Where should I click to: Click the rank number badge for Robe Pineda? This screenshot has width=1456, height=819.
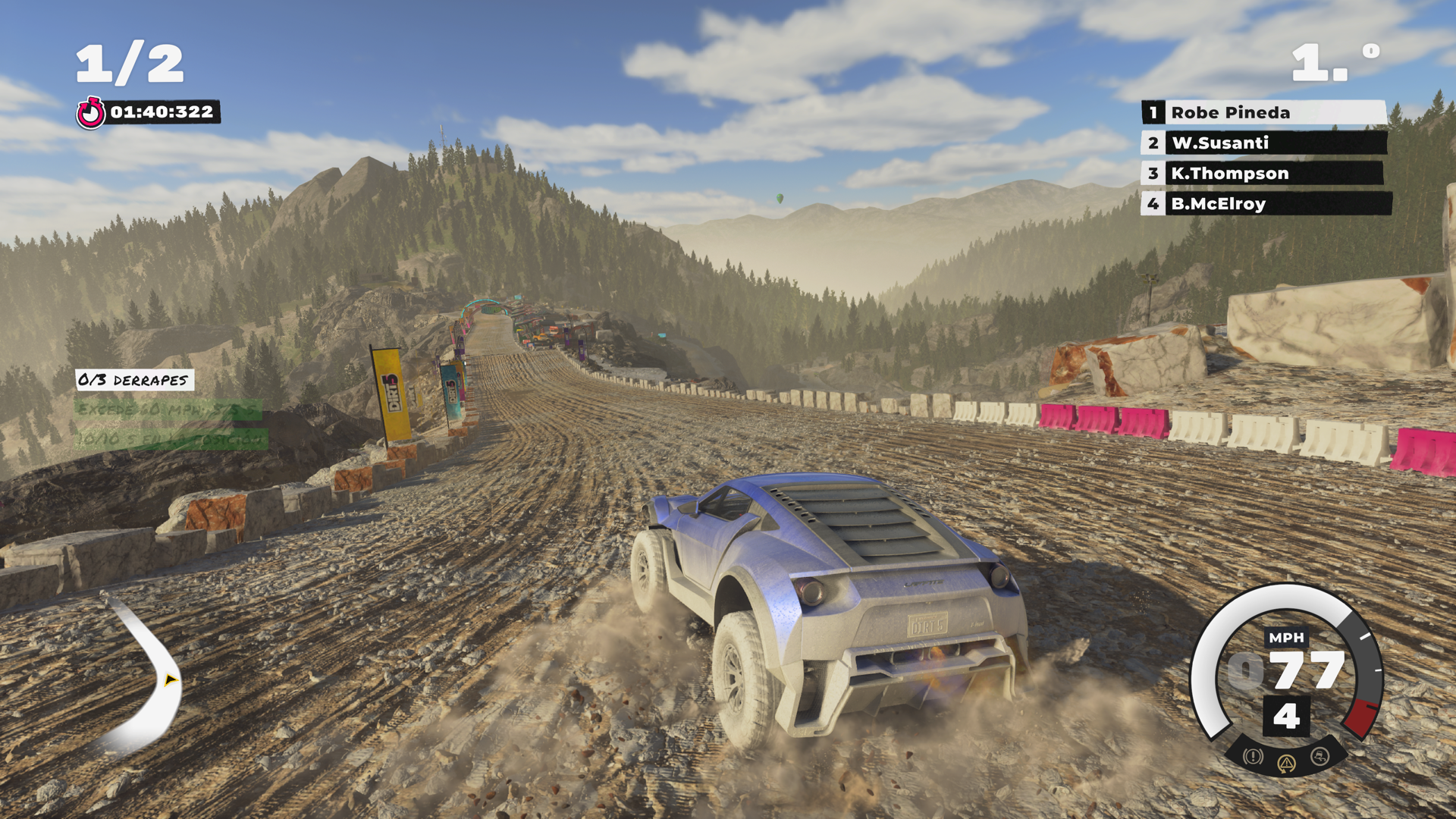(x=1153, y=112)
